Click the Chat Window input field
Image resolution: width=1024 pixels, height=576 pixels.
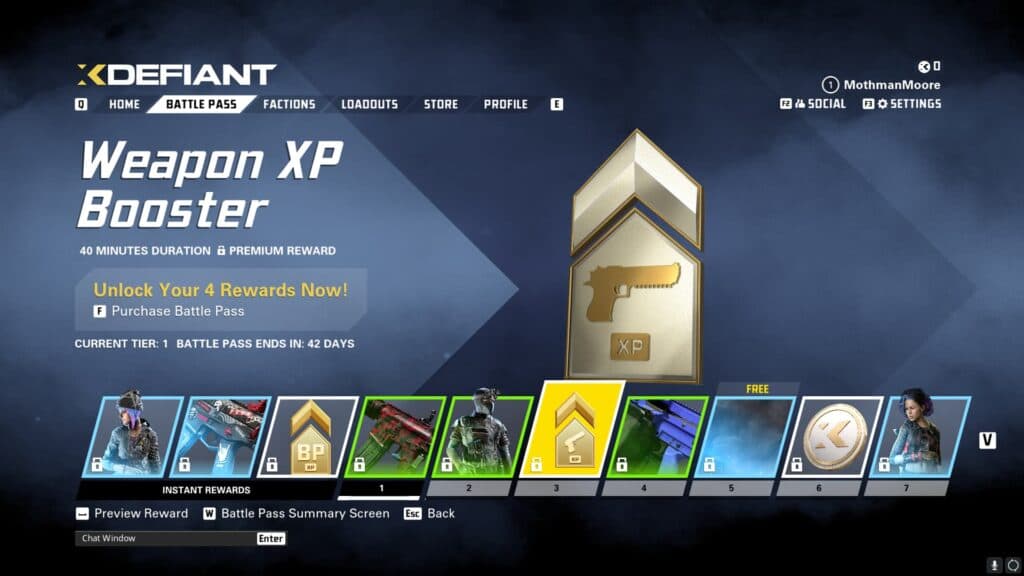165,538
